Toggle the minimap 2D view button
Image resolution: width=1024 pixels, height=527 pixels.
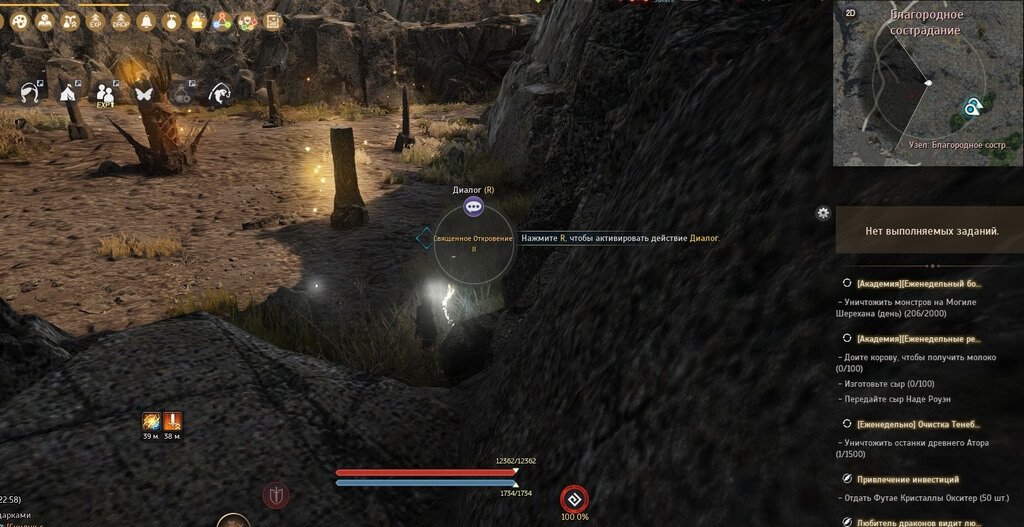pyautogui.click(x=851, y=13)
